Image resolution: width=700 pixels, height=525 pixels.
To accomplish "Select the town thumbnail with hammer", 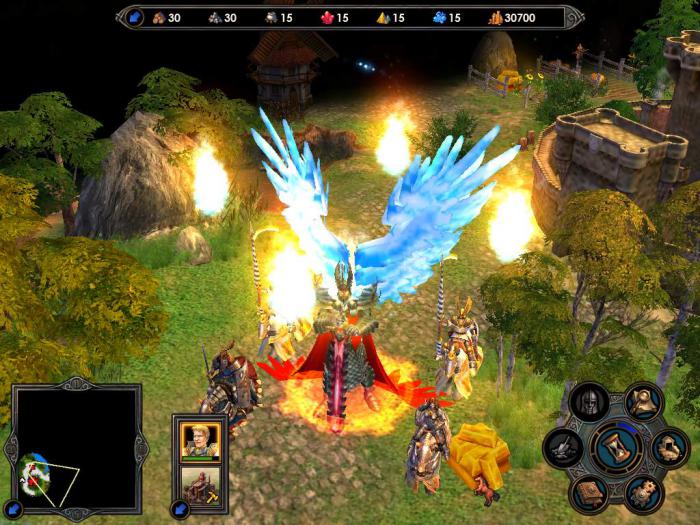I will (x=201, y=485).
